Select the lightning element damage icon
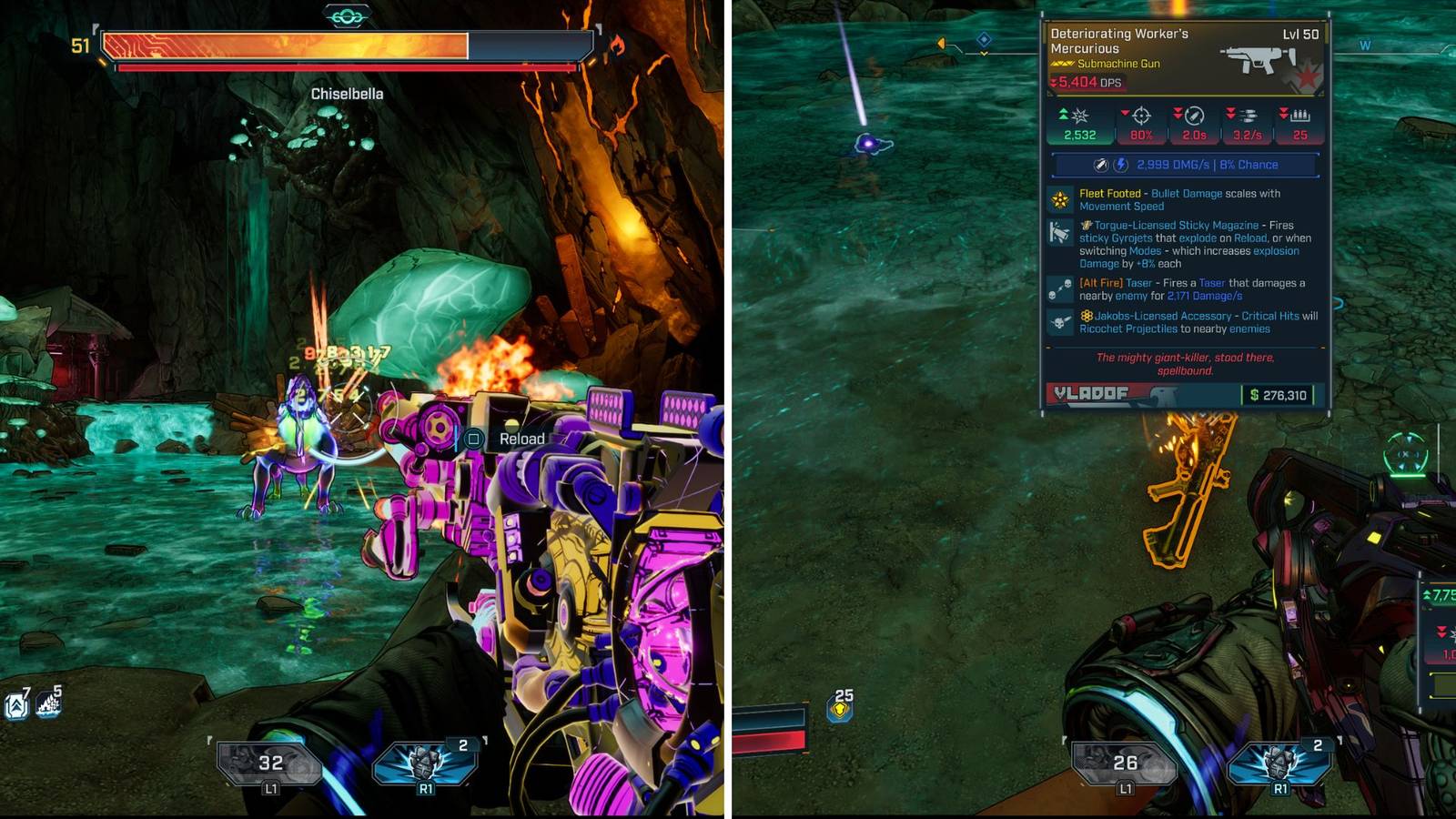 click(x=1119, y=165)
